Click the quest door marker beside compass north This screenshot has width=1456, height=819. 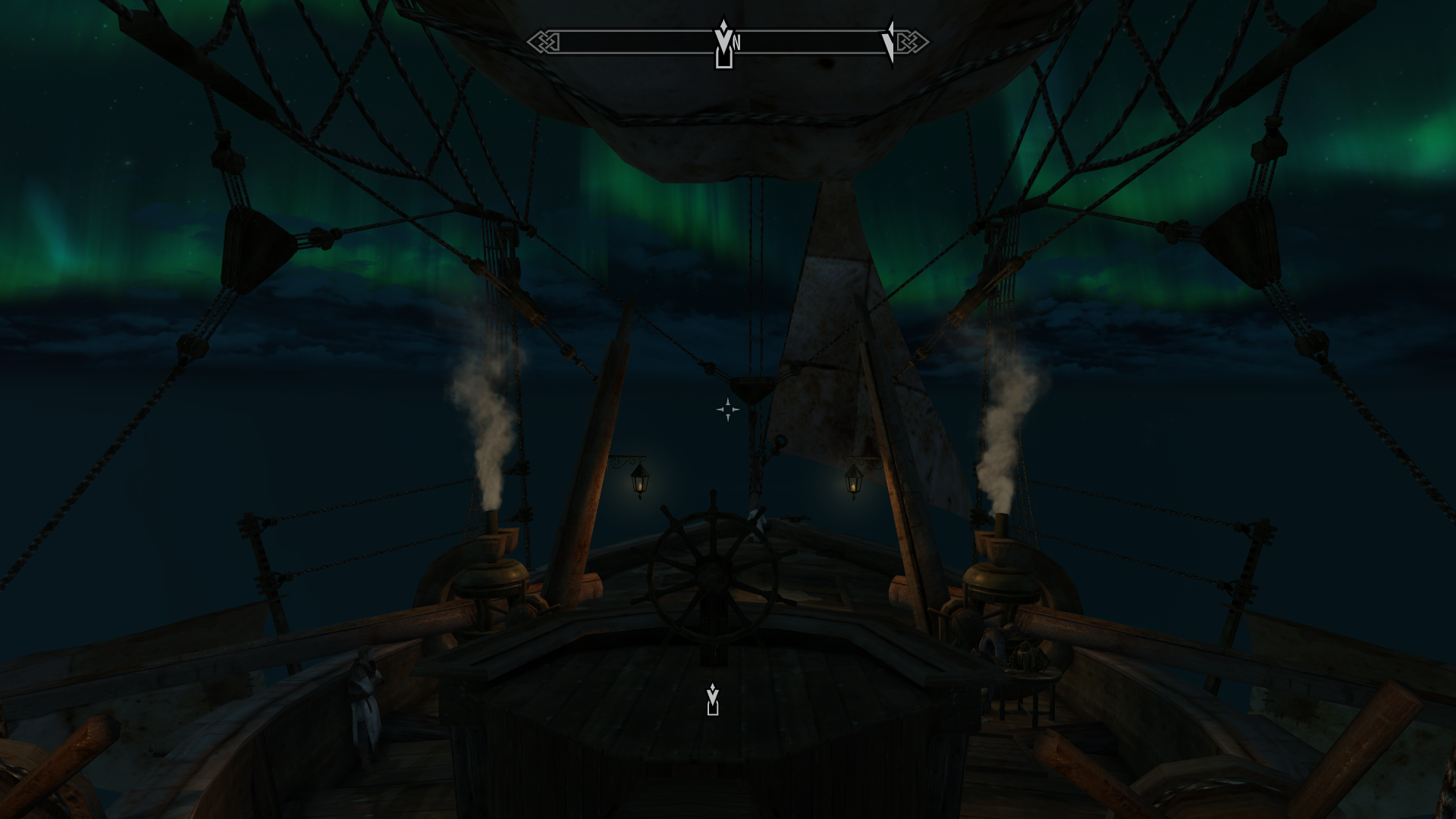tap(723, 44)
